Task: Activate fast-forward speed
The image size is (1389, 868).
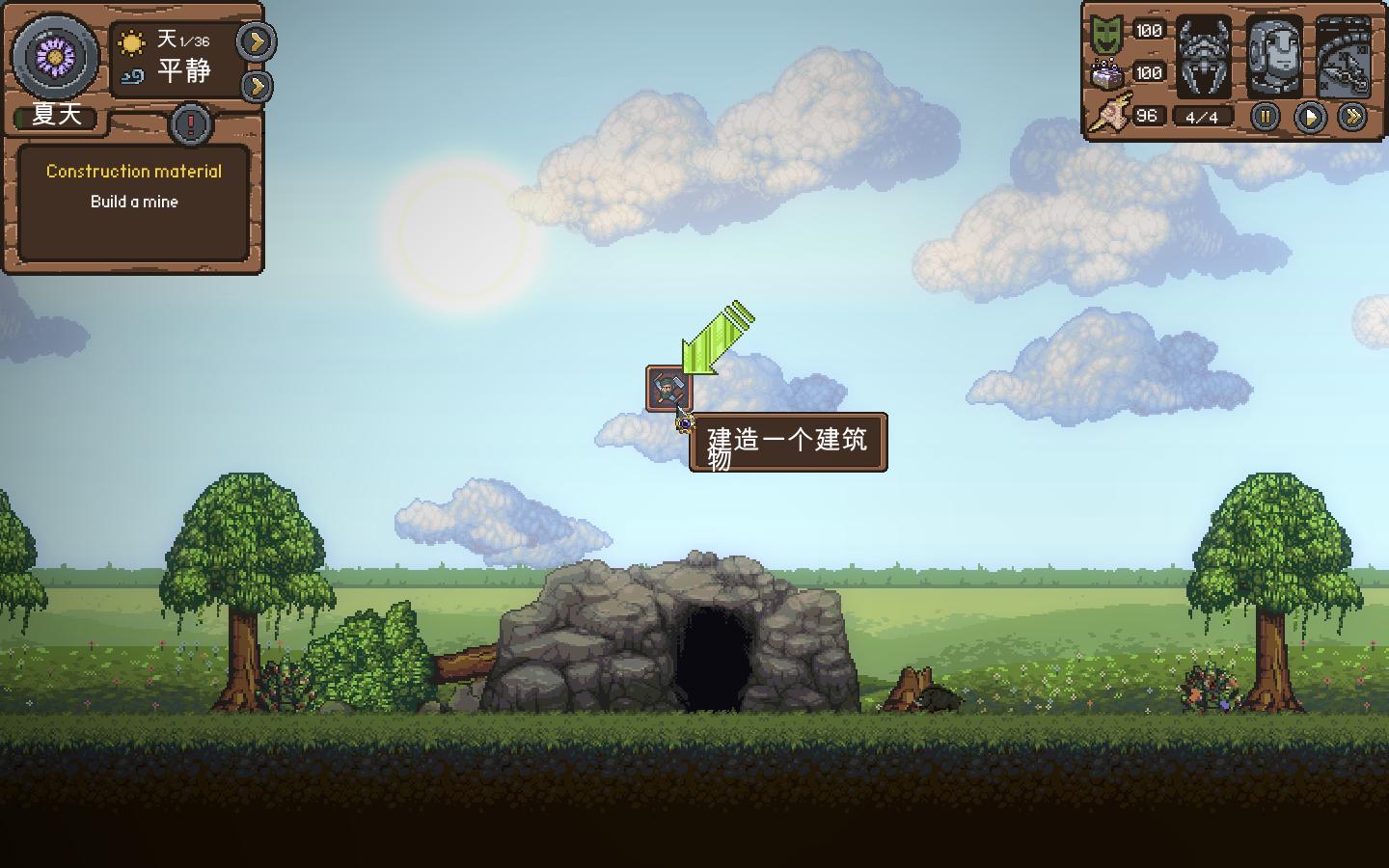Action: (x=1352, y=117)
